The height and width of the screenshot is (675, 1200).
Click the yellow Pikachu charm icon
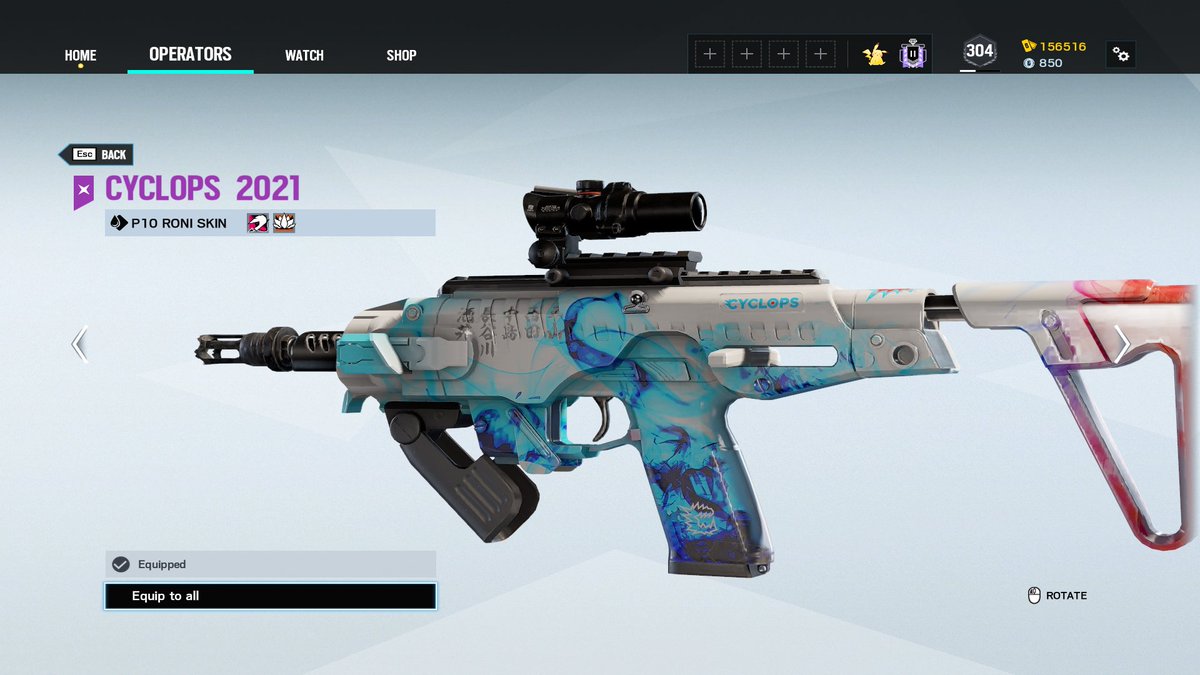click(x=875, y=54)
